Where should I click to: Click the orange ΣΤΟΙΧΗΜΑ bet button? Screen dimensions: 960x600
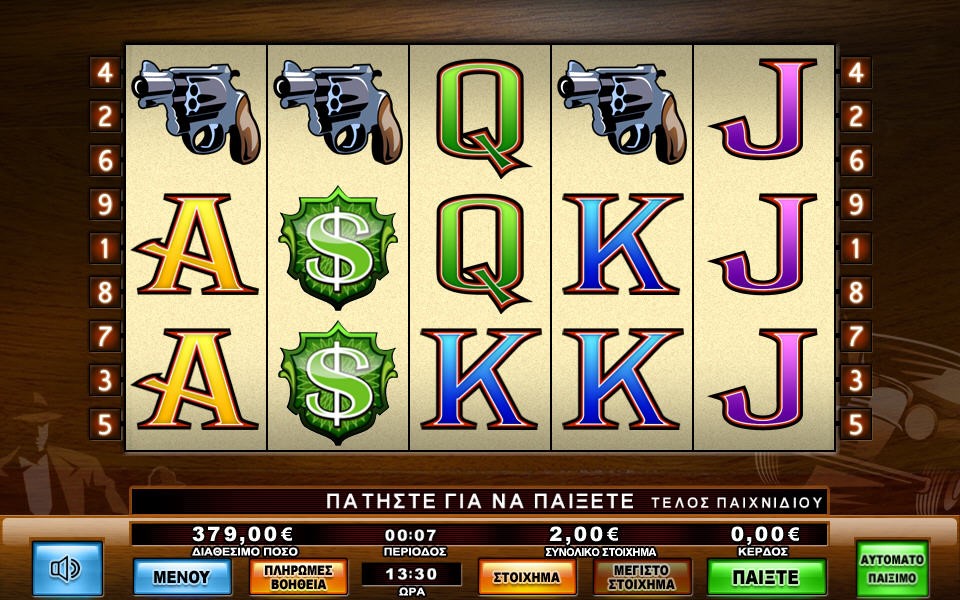tap(527, 577)
